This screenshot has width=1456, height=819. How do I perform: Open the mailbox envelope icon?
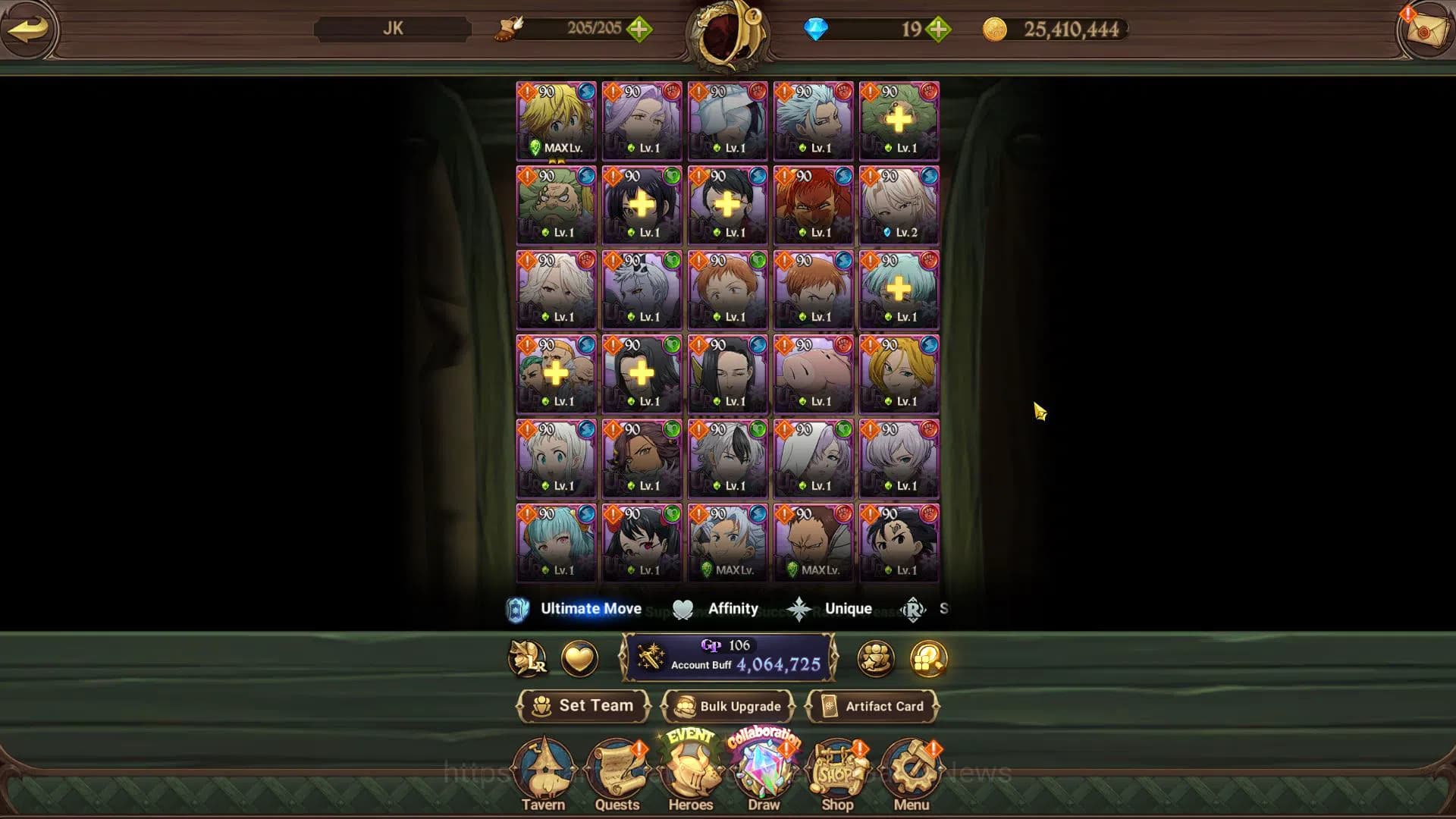(x=1426, y=30)
